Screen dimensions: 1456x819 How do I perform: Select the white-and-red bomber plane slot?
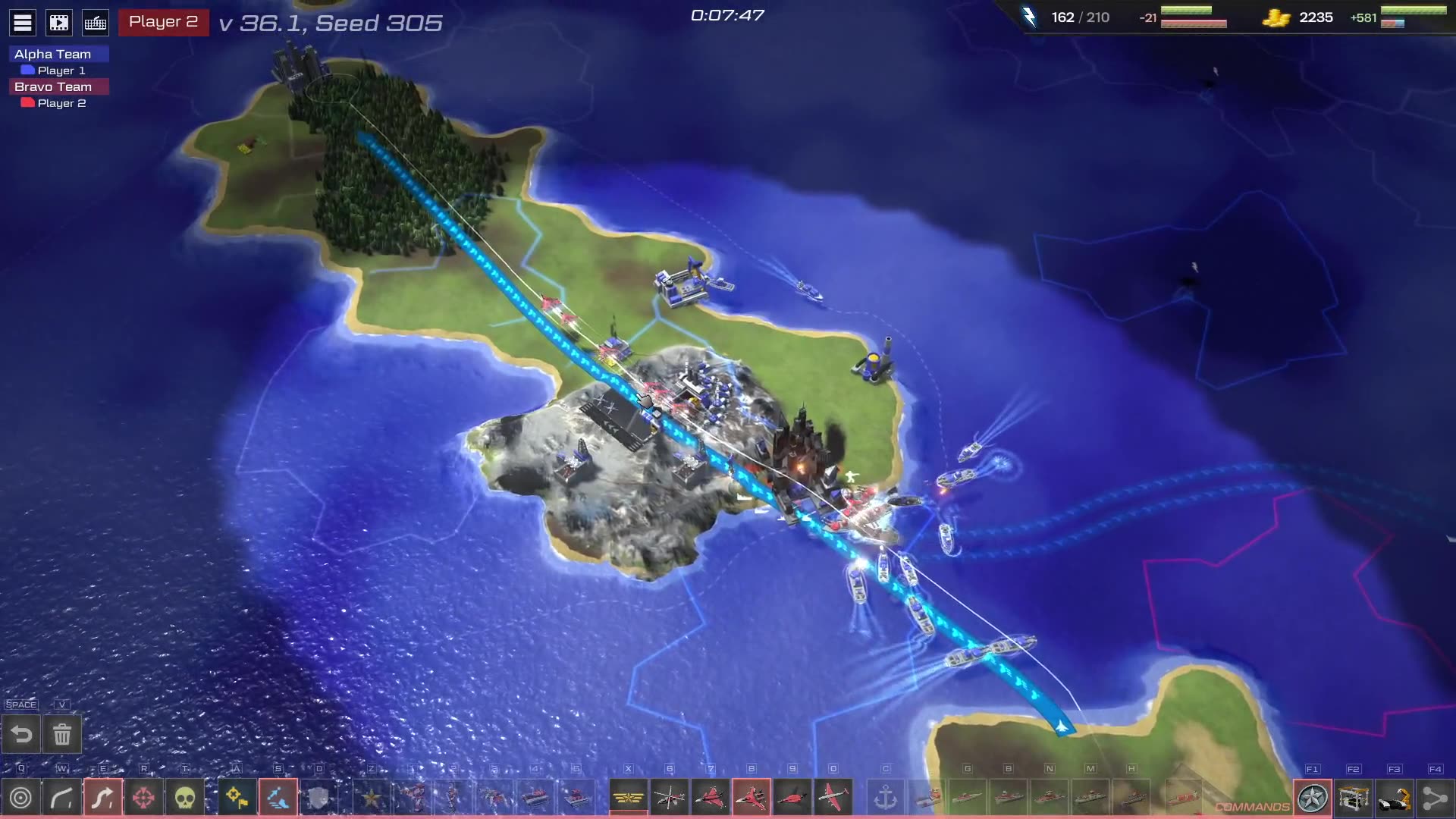(833, 798)
